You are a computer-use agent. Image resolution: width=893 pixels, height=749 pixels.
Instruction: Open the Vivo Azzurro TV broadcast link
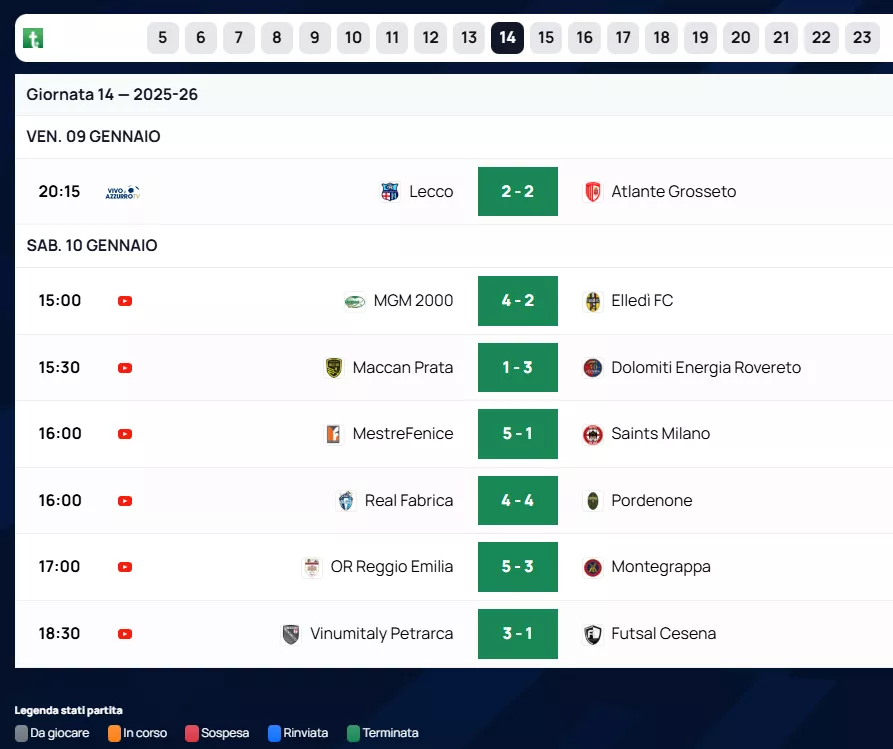pos(122,192)
